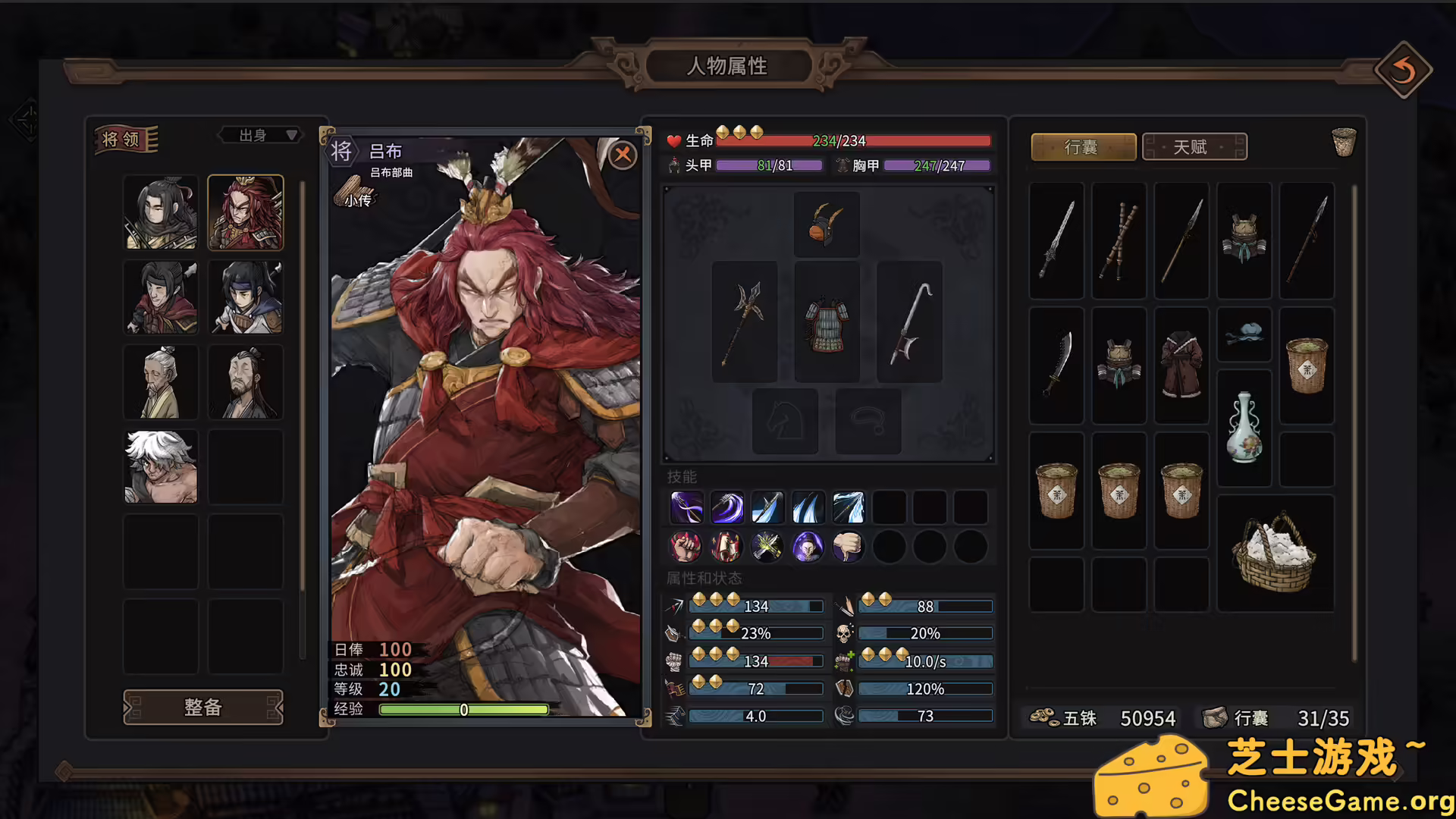
Task: Click the 整备 outfit button
Action: (x=203, y=707)
